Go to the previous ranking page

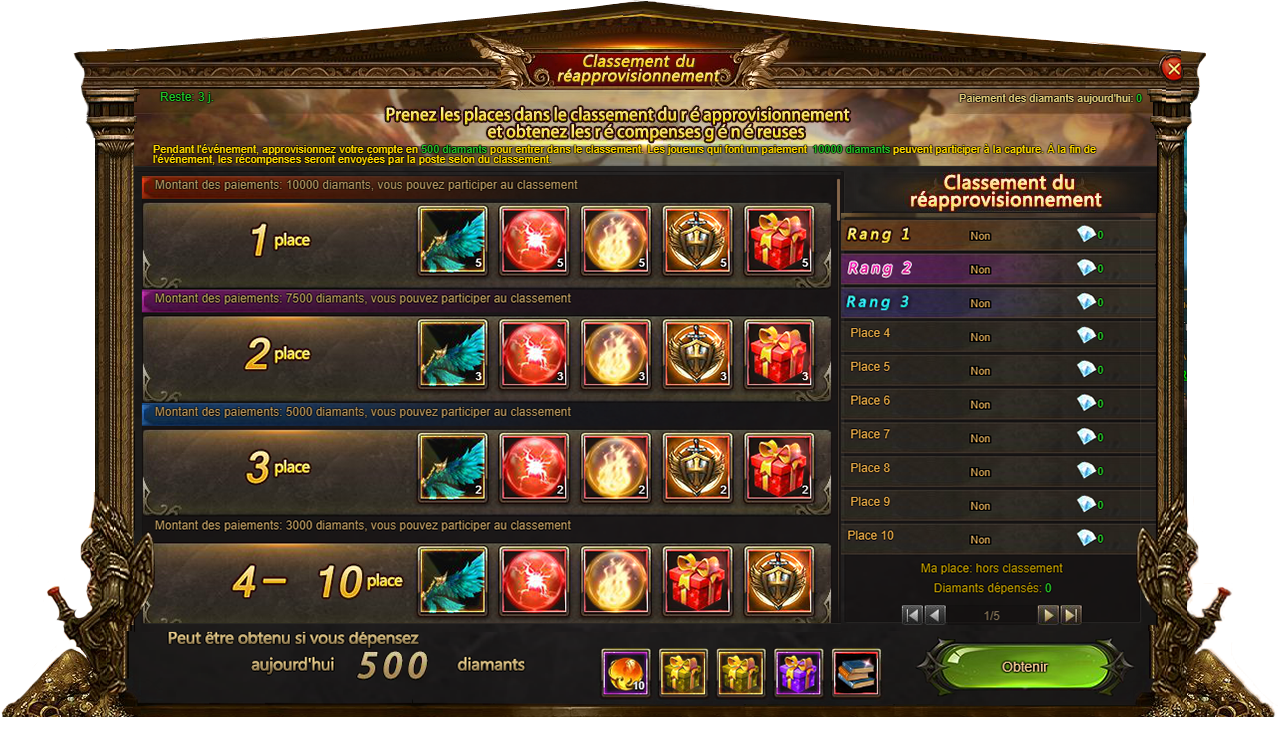tap(935, 615)
